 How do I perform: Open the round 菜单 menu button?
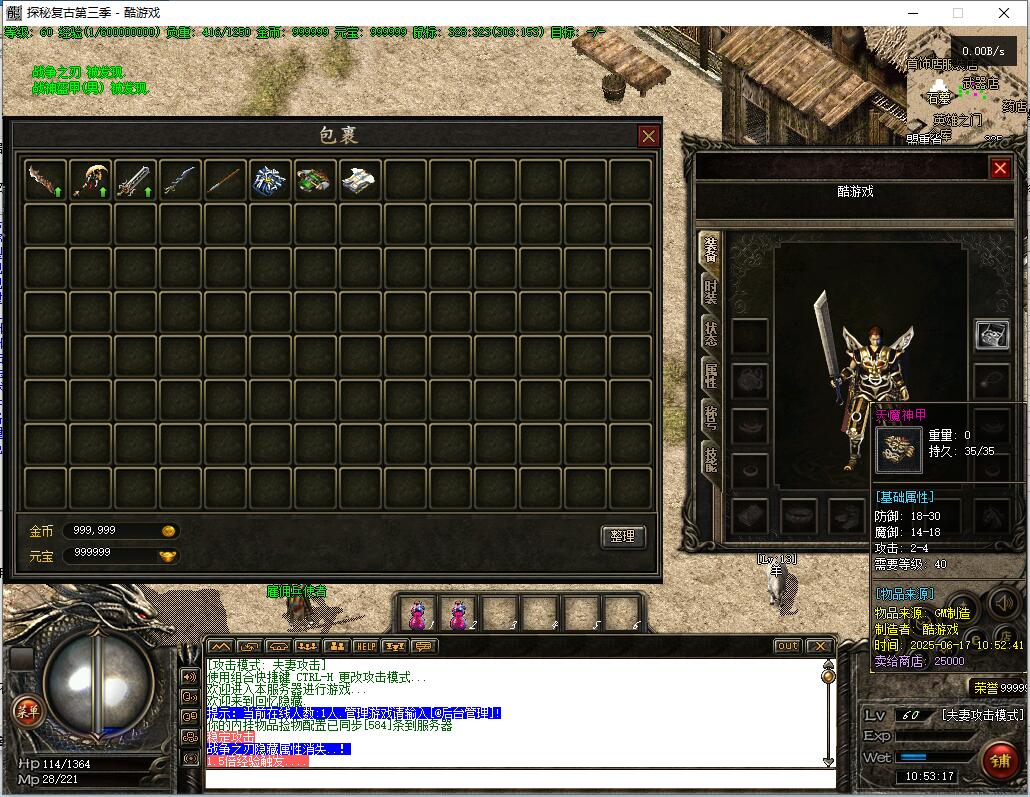point(27,711)
